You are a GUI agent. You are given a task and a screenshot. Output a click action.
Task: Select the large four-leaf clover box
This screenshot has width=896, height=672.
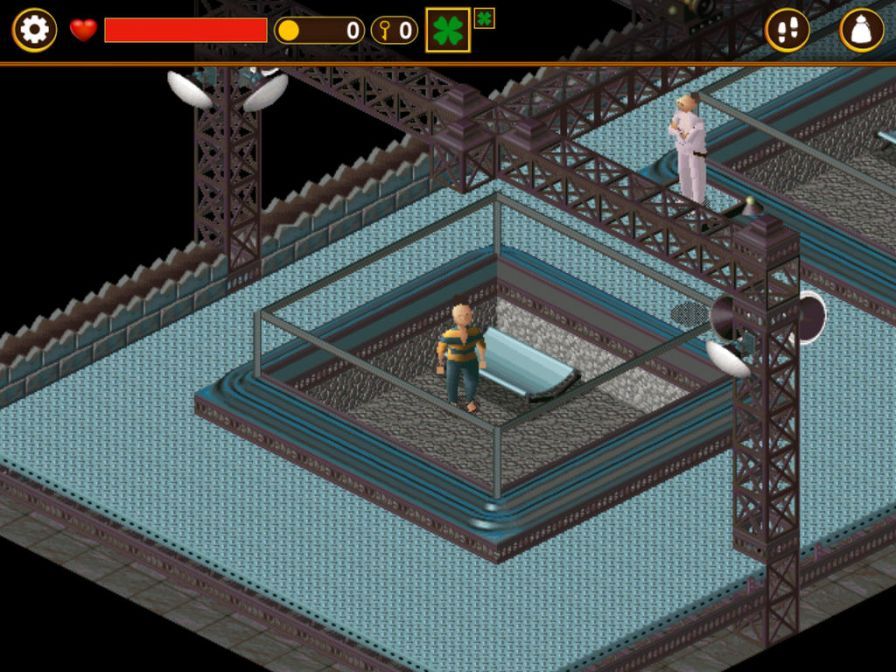click(447, 30)
